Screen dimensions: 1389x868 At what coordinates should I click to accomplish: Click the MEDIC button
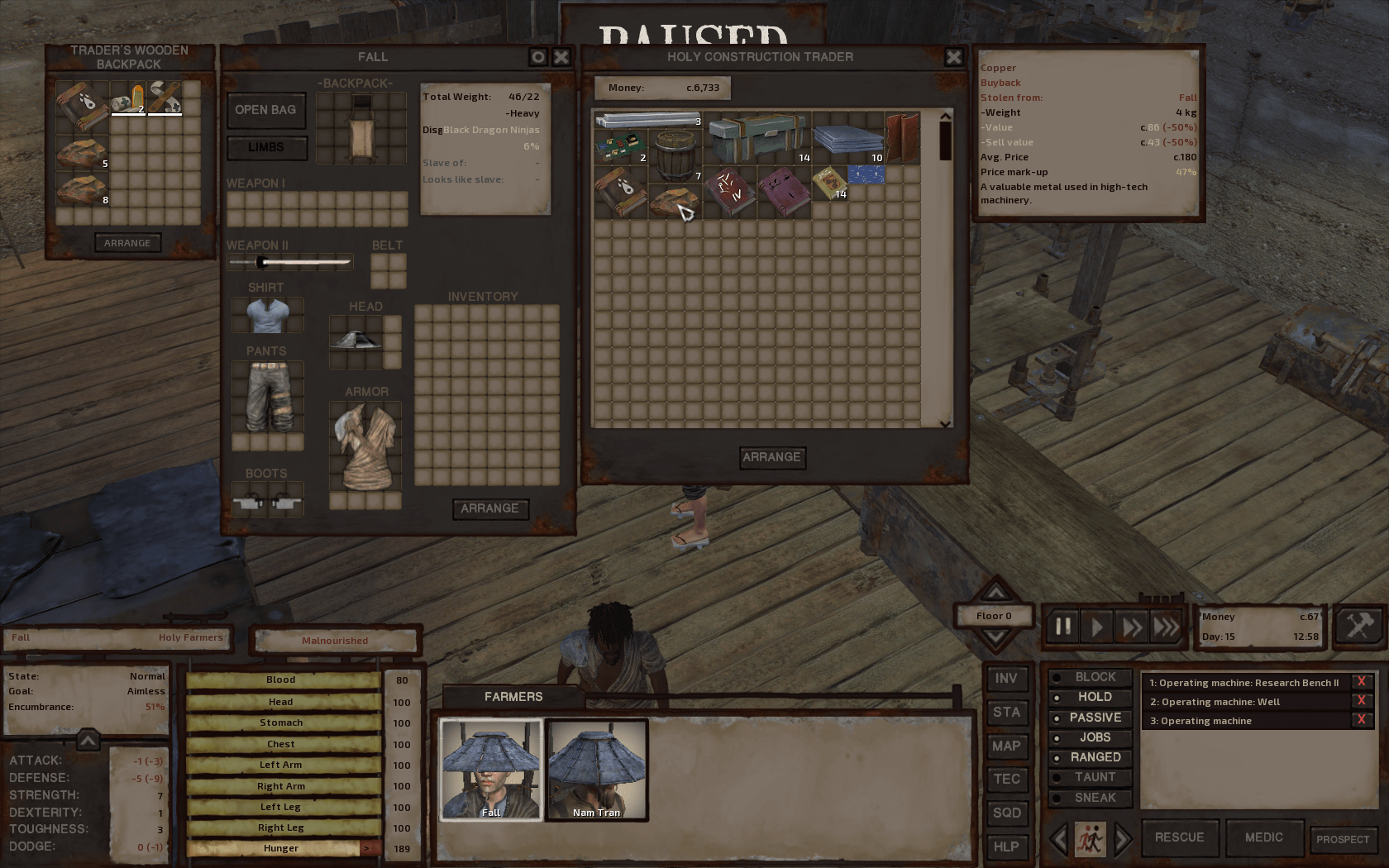1264,837
